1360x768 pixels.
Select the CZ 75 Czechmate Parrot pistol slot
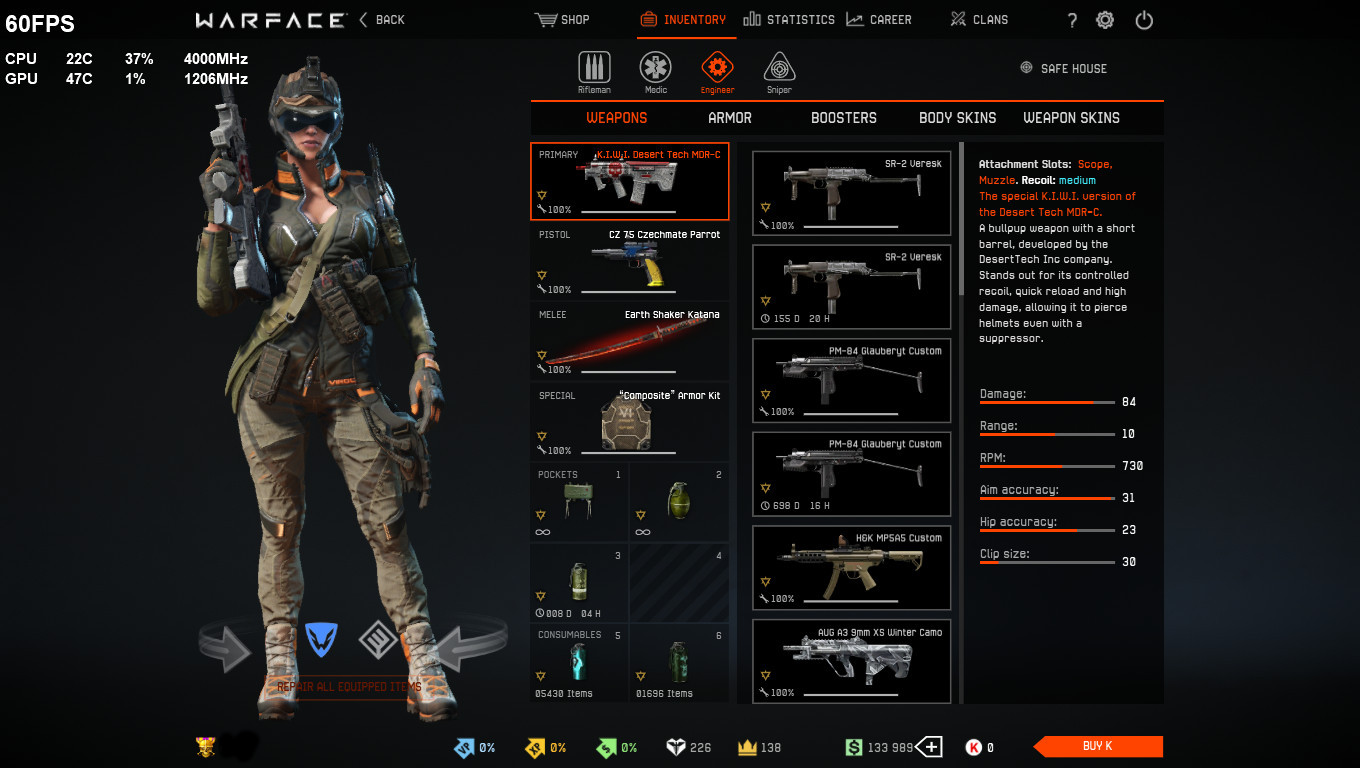click(x=629, y=261)
